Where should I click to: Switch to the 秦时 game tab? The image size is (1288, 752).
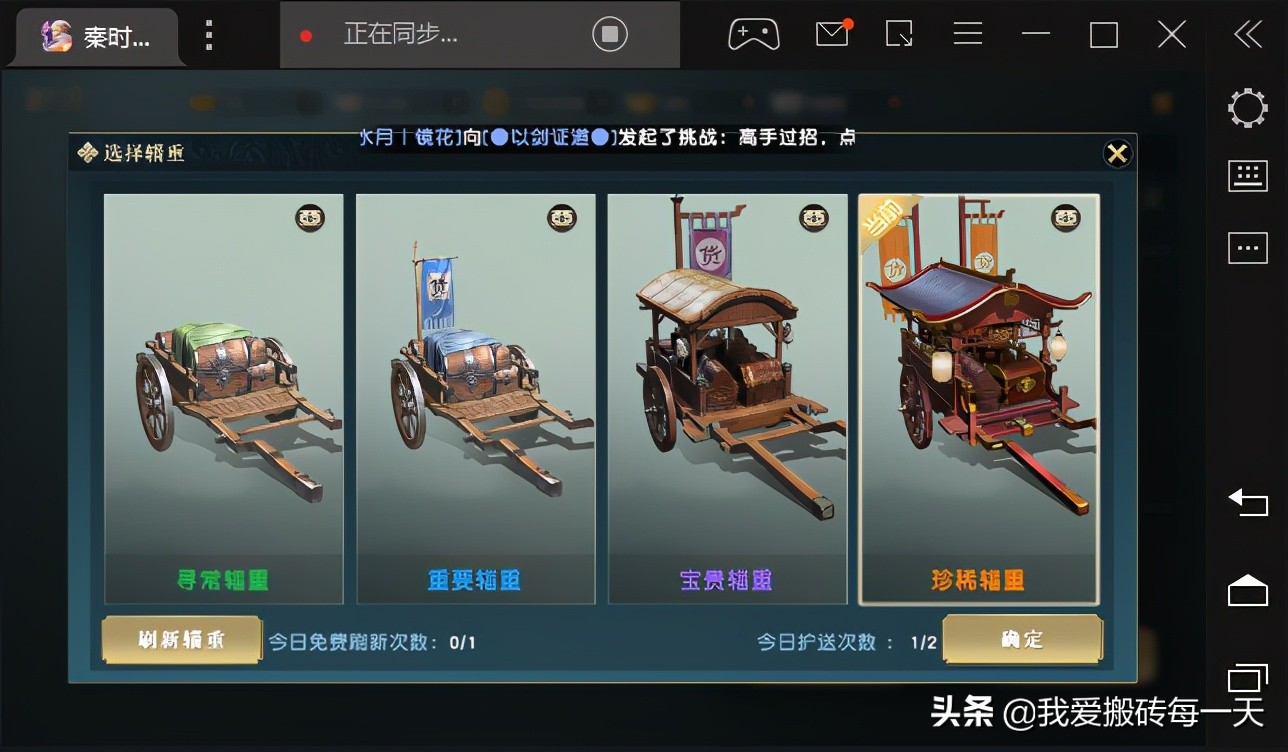tap(95, 33)
